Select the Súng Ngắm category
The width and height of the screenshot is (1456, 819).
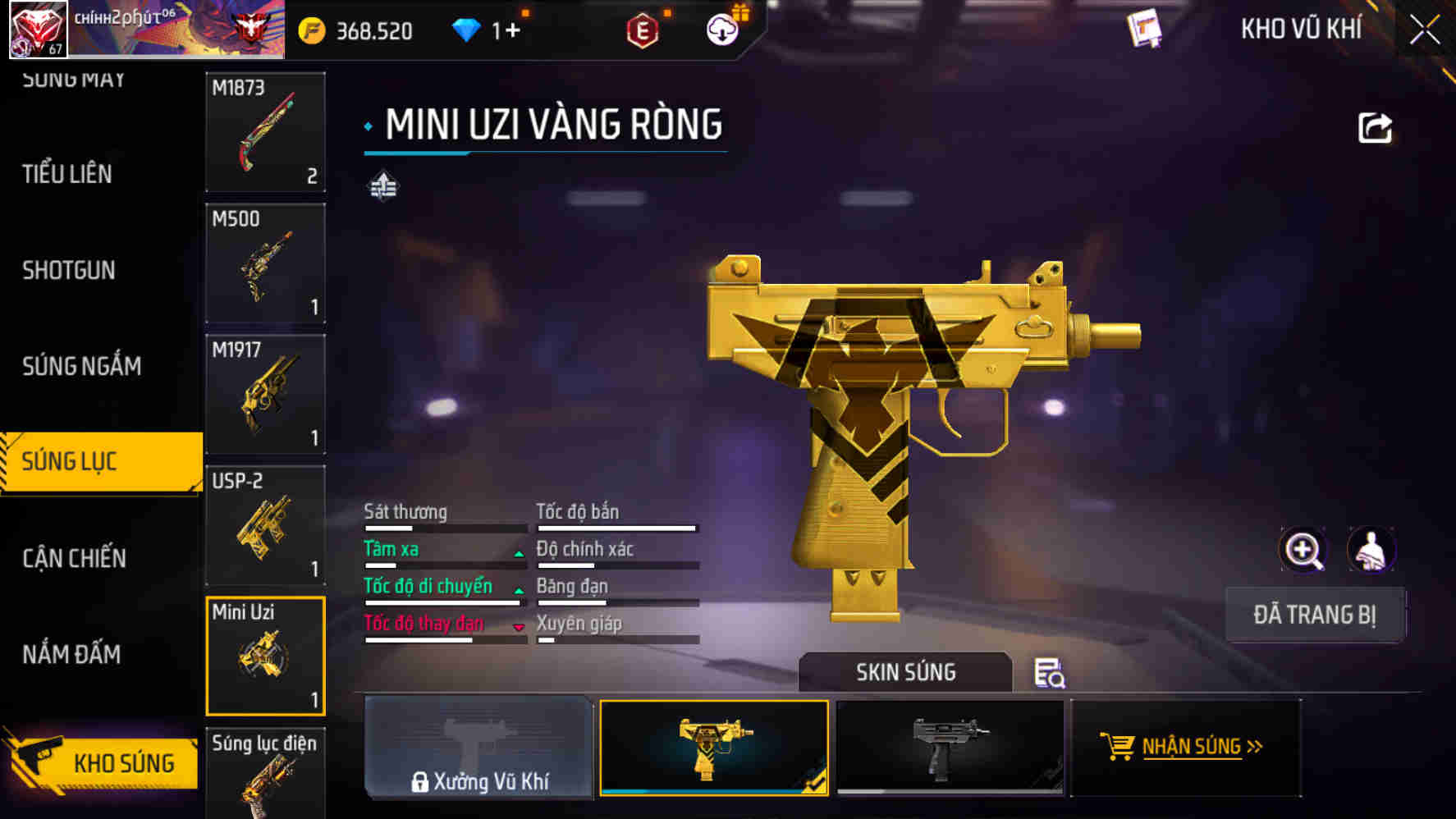(81, 366)
